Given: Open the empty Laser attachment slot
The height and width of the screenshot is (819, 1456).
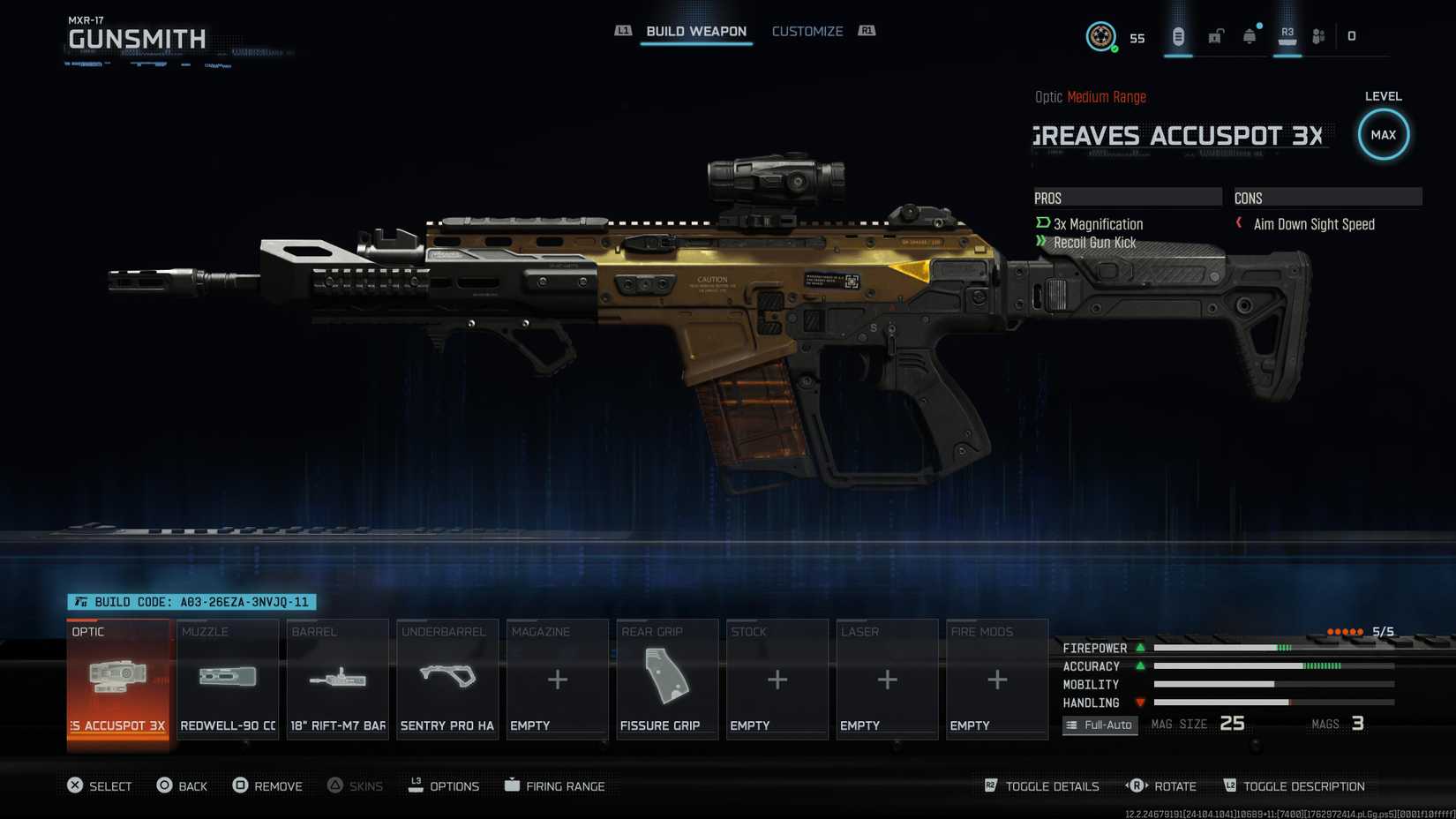Looking at the screenshot, I should pos(886,680).
